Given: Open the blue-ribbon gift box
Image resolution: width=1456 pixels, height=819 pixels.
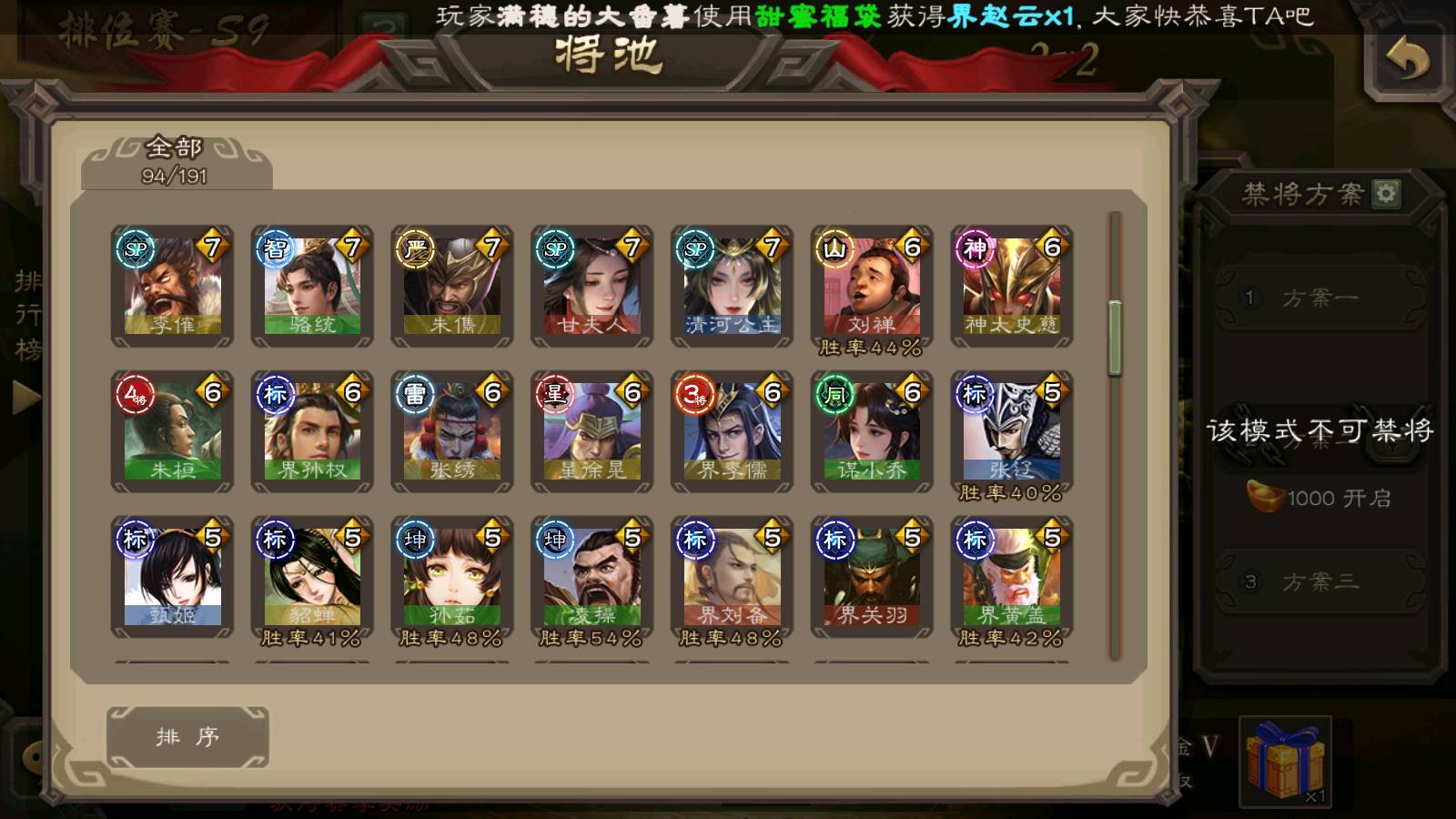Looking at the screenshot, I should click(1285, 761).
